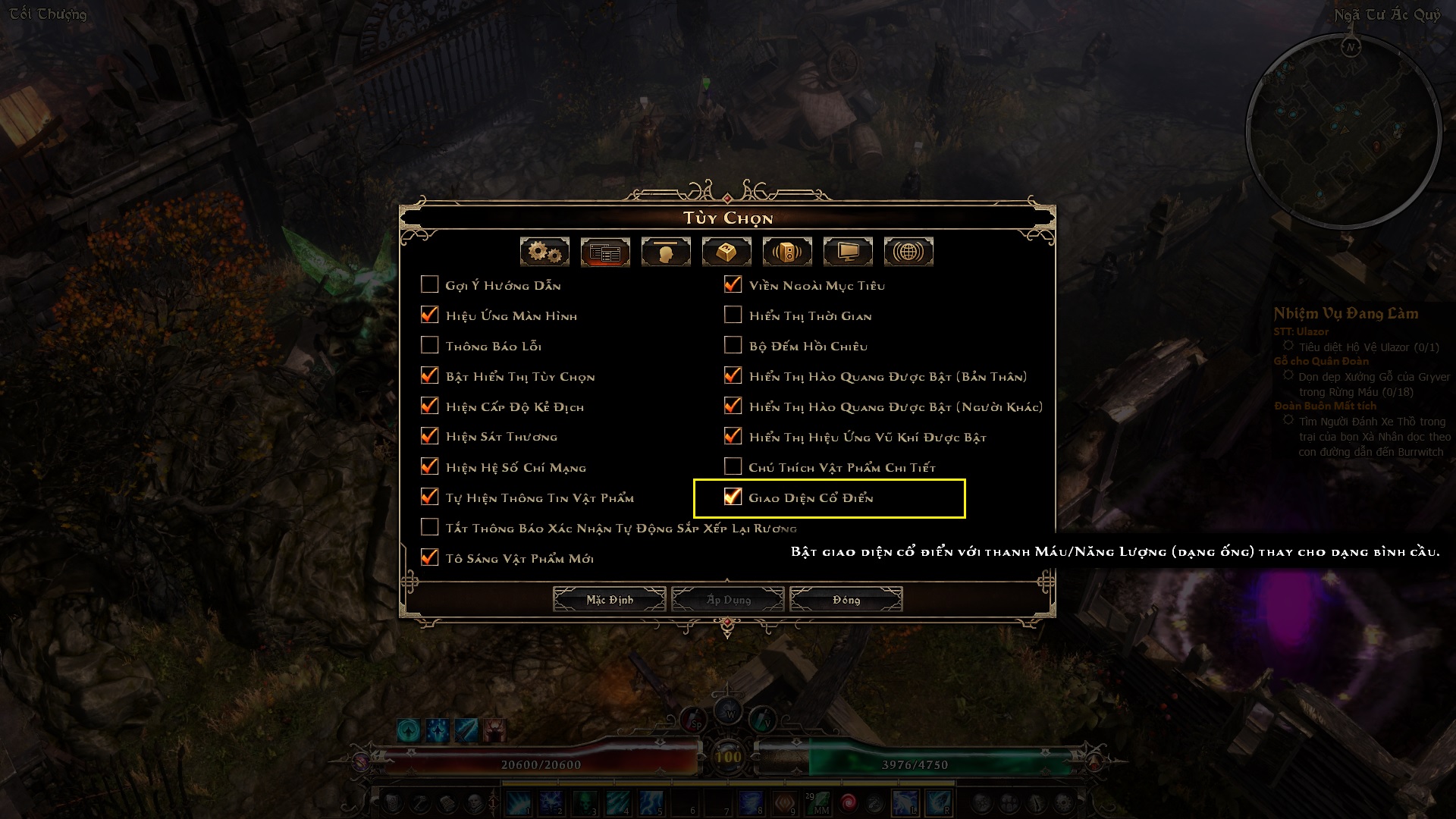This screenshot has height=819, width=1456.
Task: Open the golden cube tab
Action: coord(726,252)
